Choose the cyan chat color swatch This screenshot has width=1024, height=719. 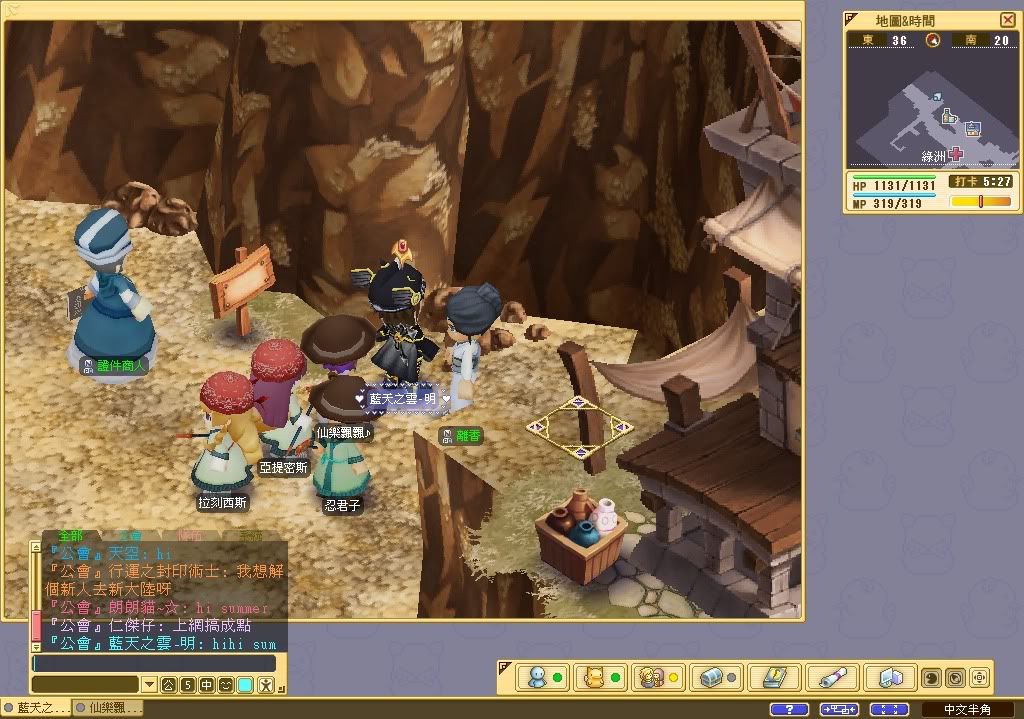[245, 685]
